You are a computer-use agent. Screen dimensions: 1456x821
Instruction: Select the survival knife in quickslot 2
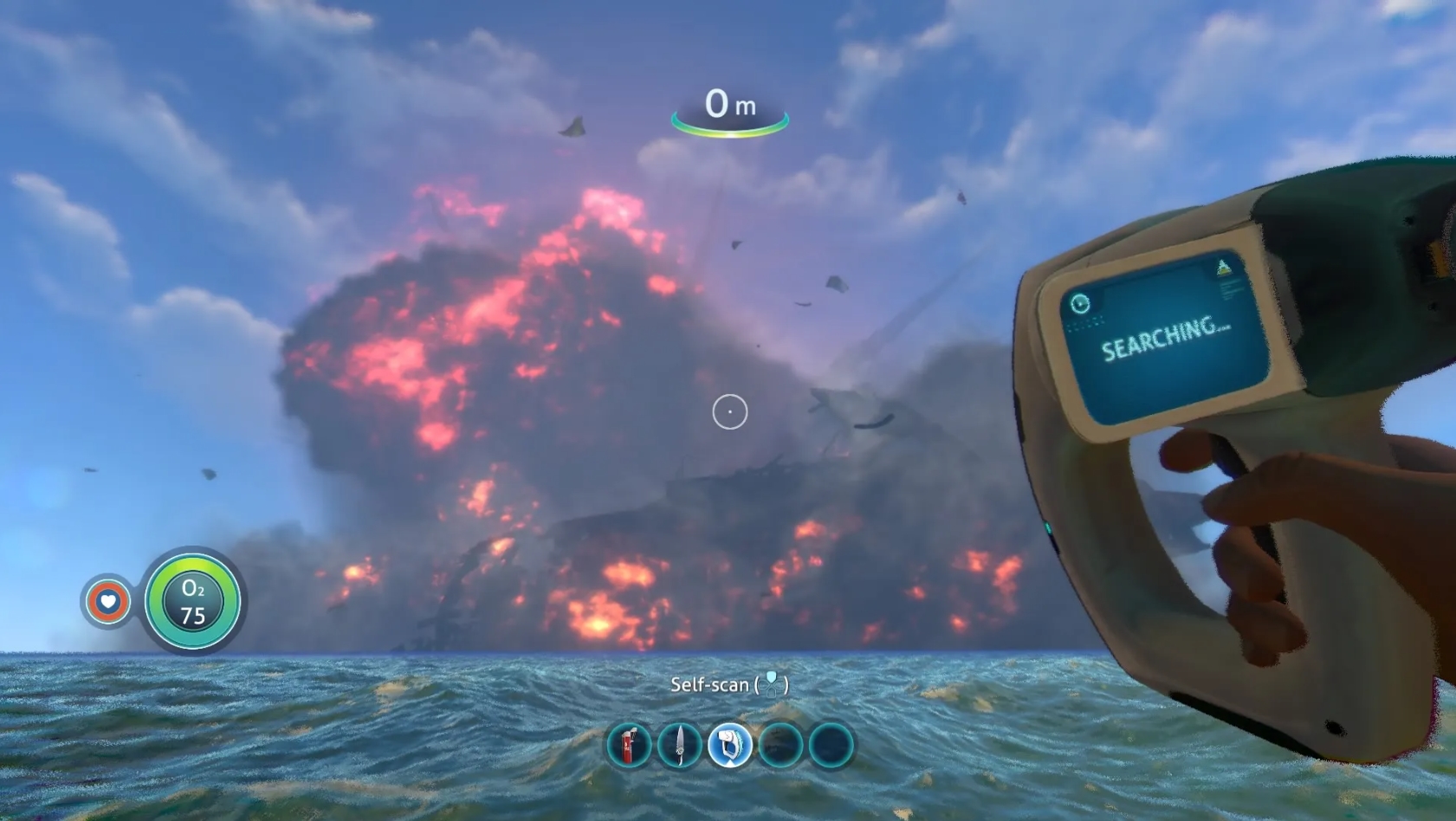679,746
